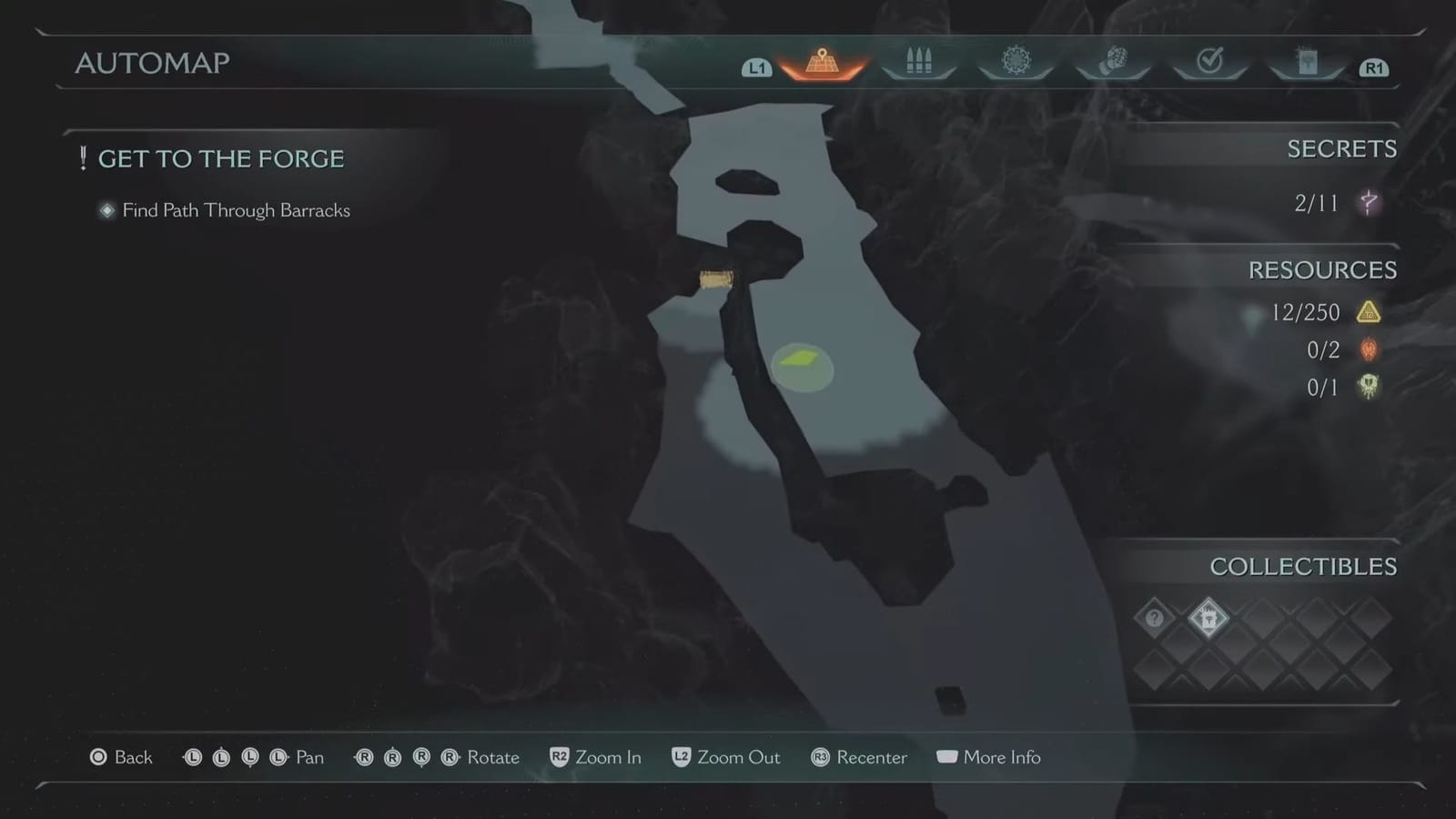The width and height of the screenshot is (1456, 819).
Task: Switch to the SECRETS section header
Action: tap(1342, 148)
